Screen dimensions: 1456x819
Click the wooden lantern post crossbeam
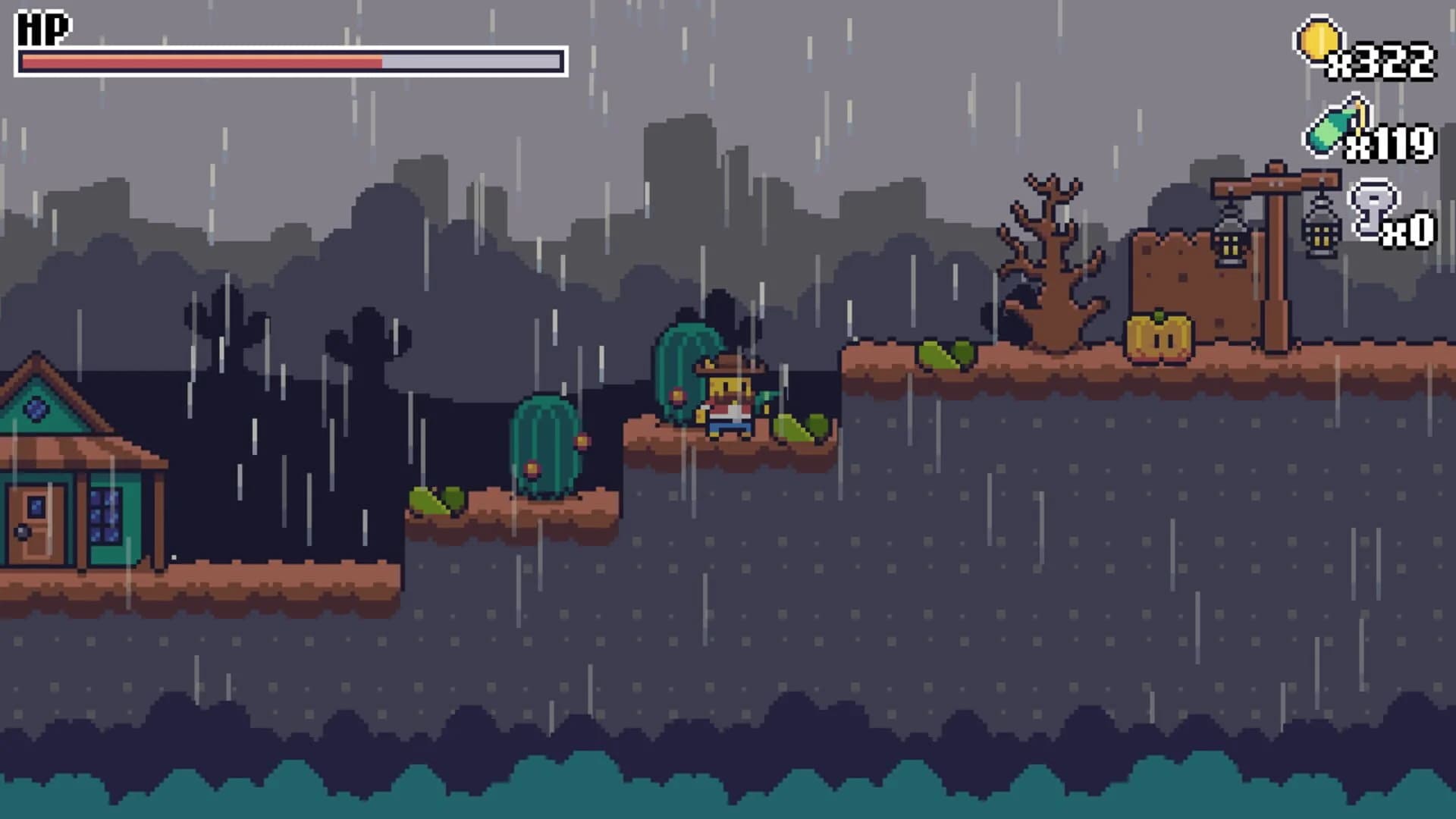1274,182
